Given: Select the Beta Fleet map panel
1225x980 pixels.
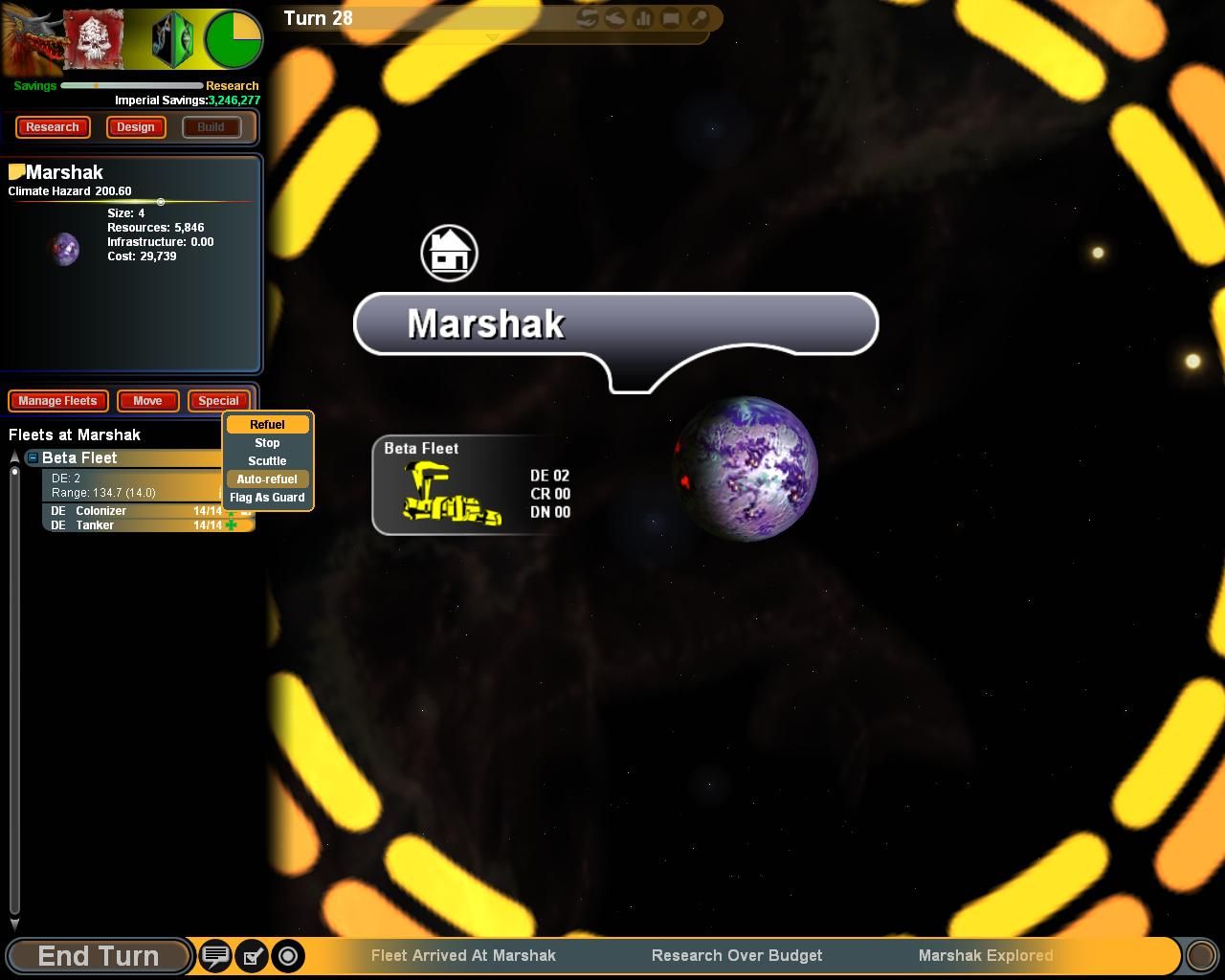Looking at the screenshot, I should click(472, 485).
